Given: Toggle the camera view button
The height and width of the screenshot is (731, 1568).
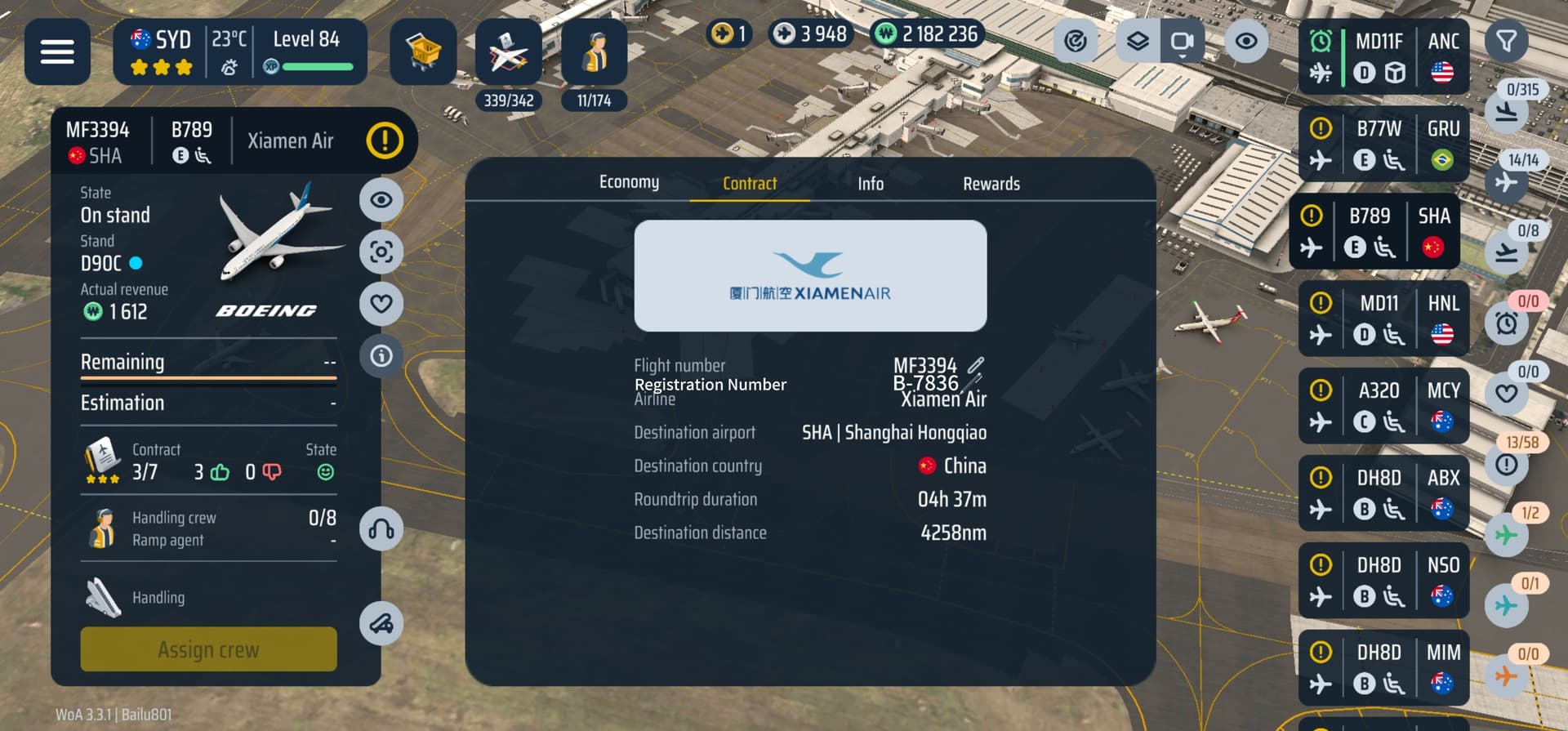Looking at the screenshot, I should tap(1182, 41).
